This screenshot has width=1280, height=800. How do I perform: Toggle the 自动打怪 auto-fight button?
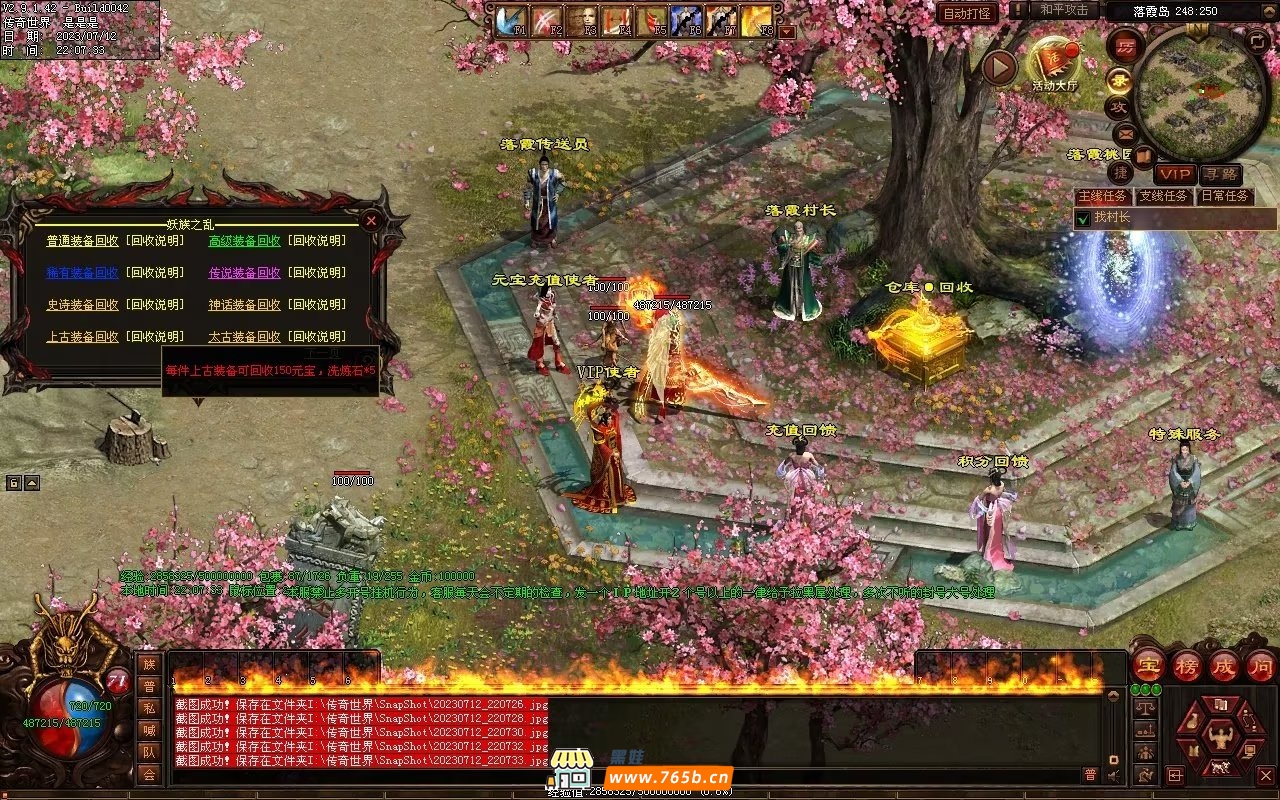point(967,13)
